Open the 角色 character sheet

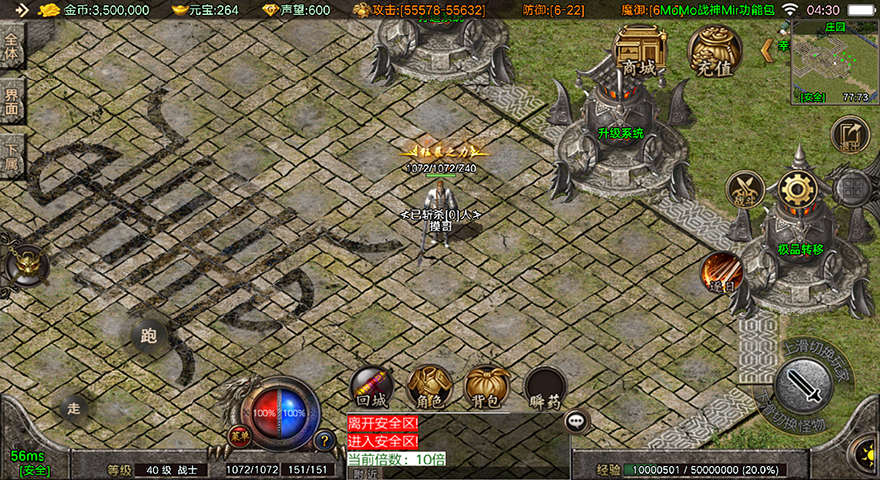(x=430, y=387)
